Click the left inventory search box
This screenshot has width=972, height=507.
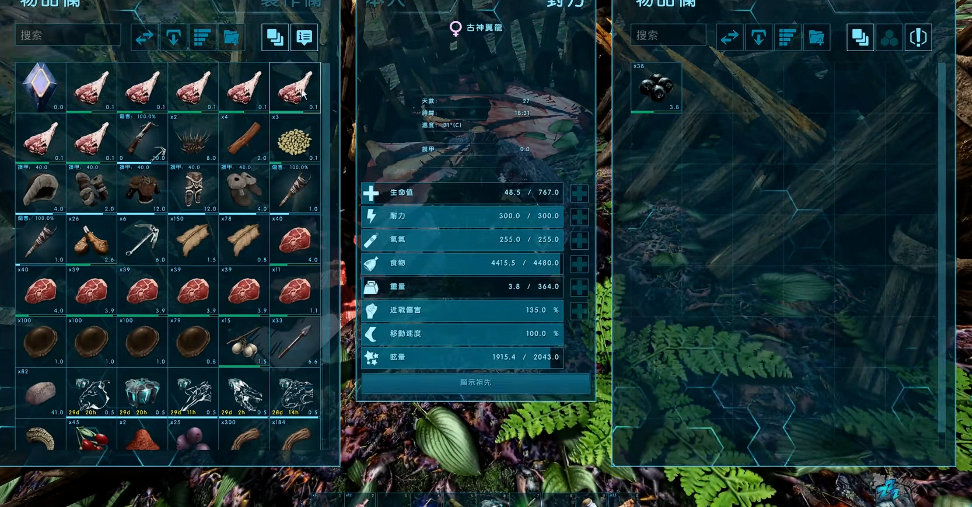pyautogui.click(x=68, y=36)
